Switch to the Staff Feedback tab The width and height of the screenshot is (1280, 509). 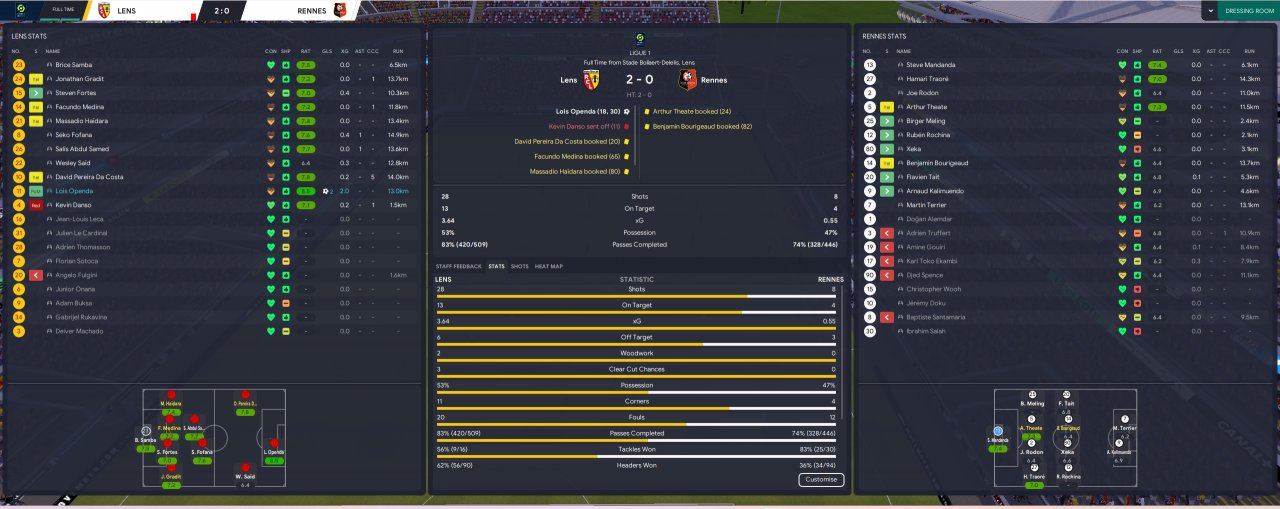click(x=458, y=266)
